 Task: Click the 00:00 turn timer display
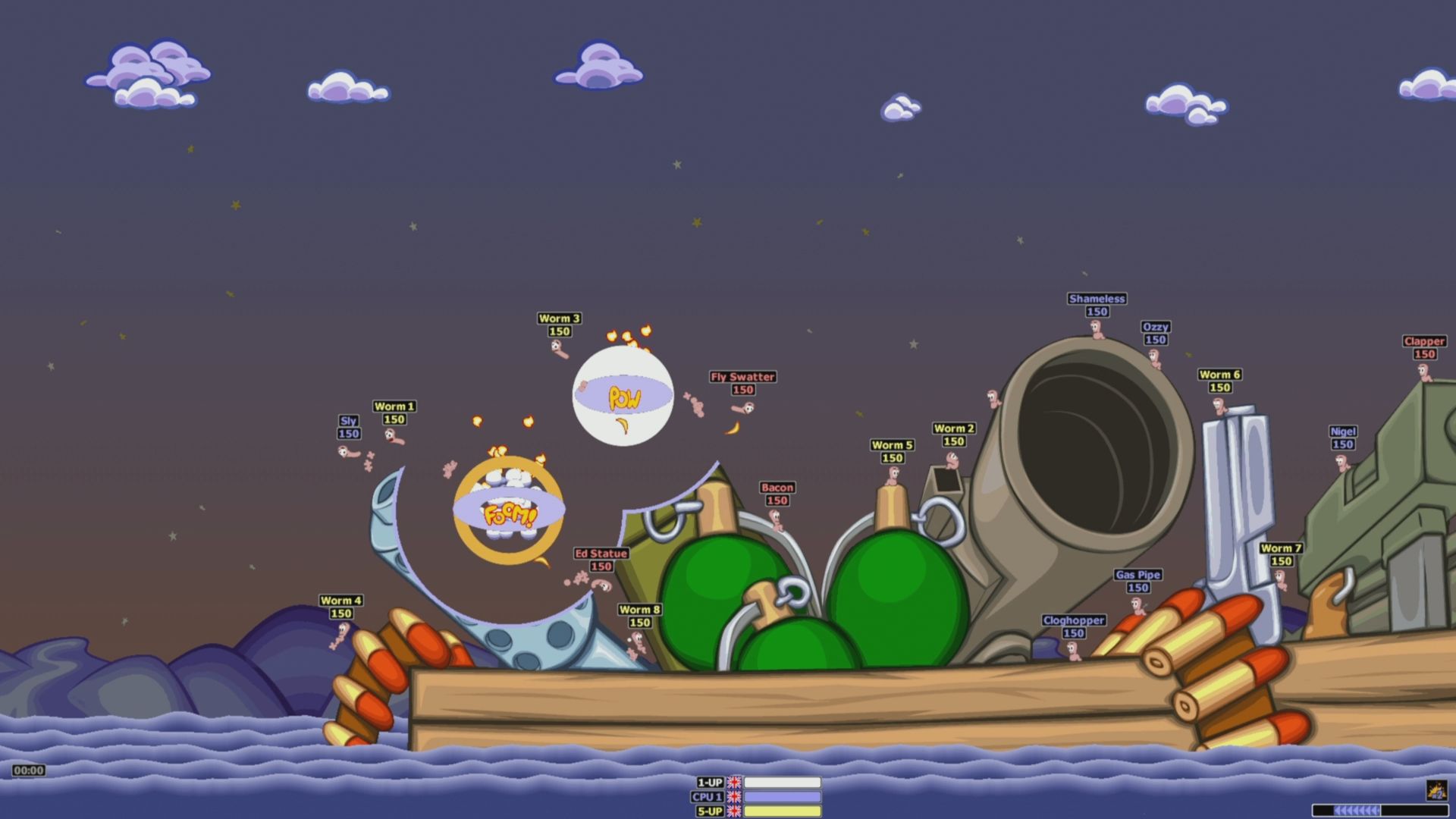point(28,771)
